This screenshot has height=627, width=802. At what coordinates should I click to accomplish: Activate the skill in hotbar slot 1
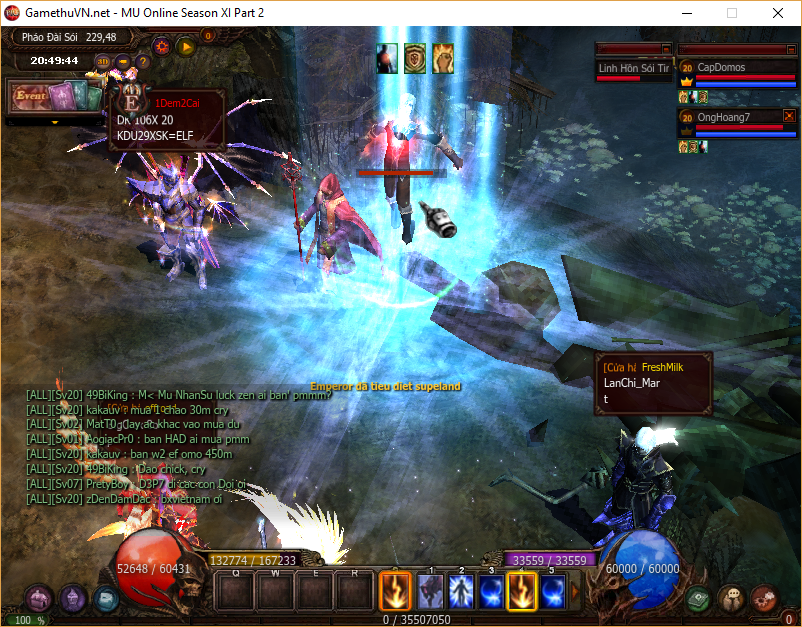(x=431, y=590)
